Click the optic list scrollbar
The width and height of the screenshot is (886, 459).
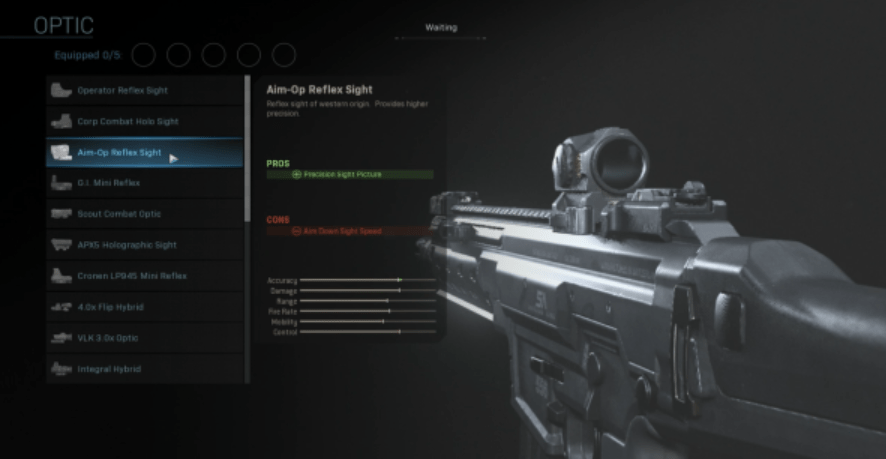(248, 150)
